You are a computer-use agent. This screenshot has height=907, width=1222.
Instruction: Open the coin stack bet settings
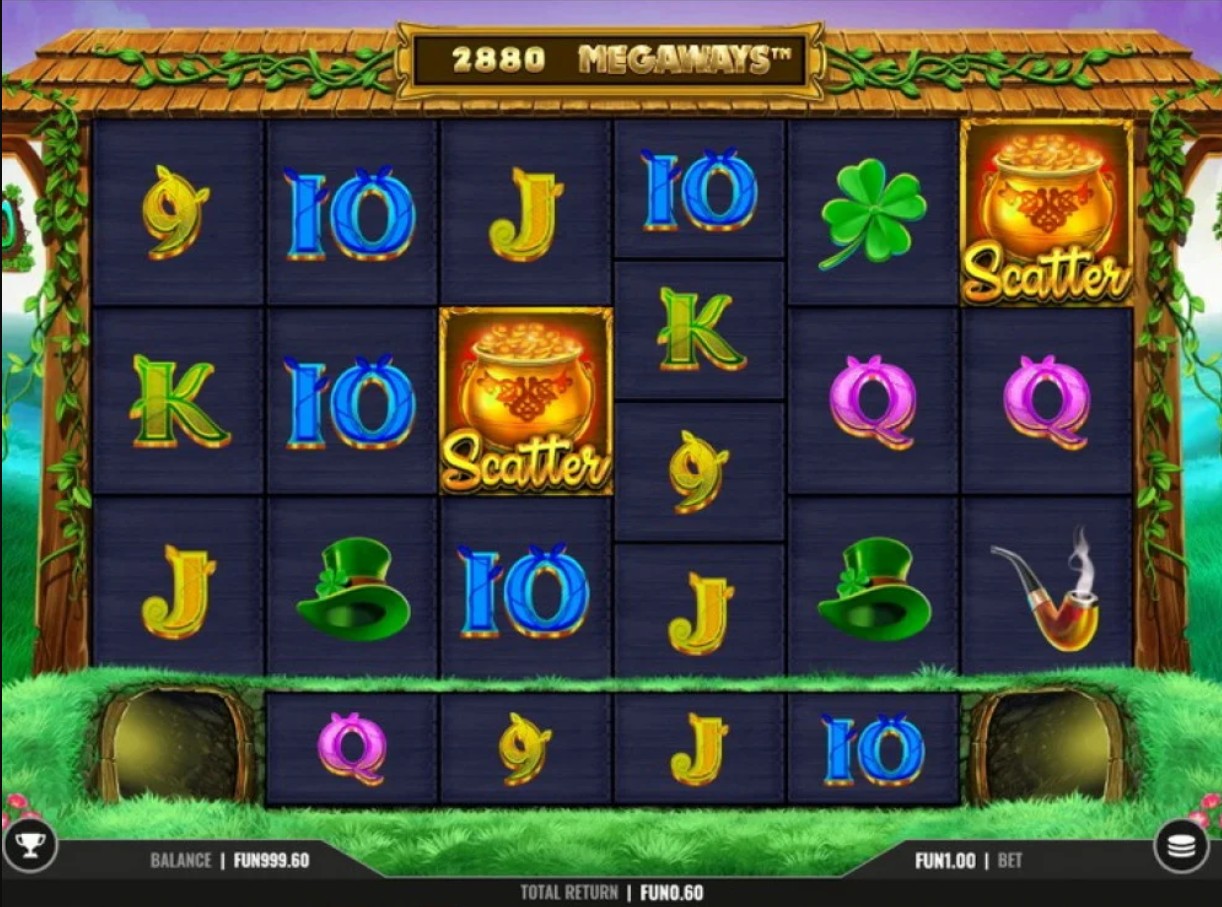(x=1181, y=847)
